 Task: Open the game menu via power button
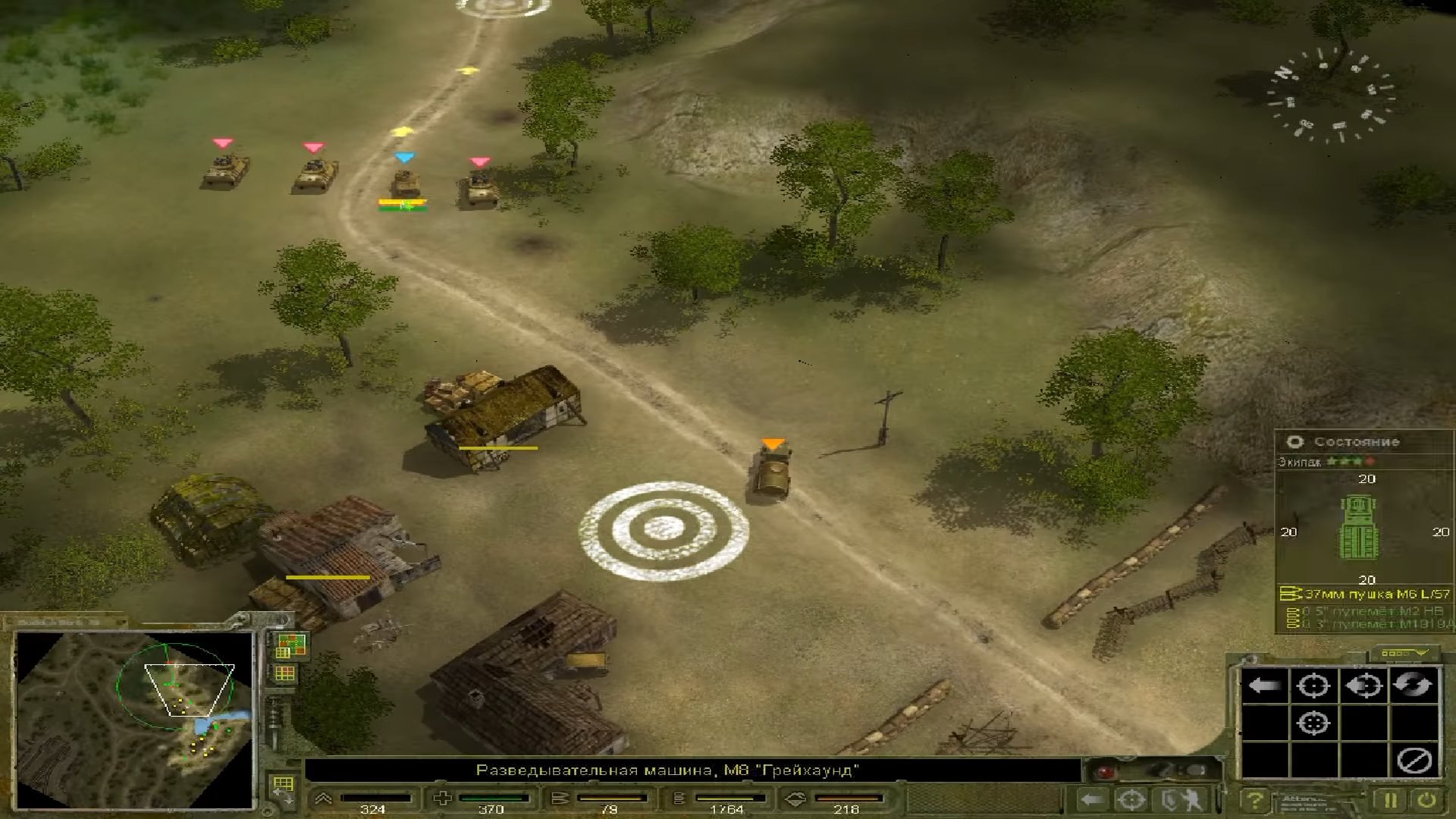[x=1426, y=800]
